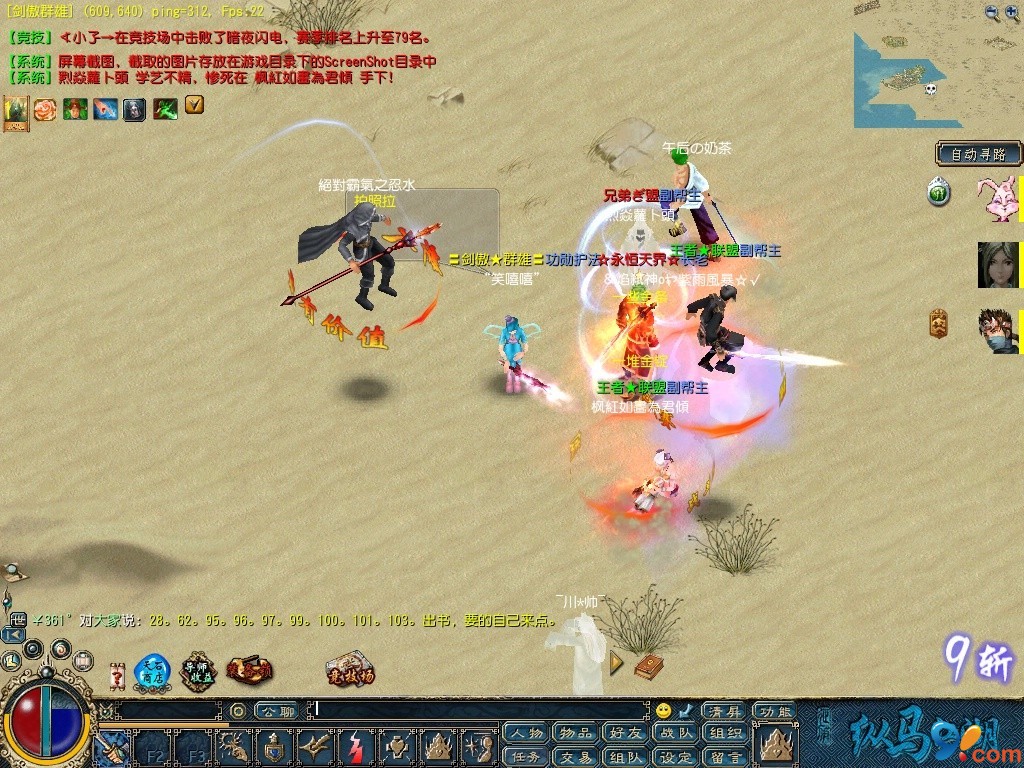
Task: Open the 物品 items inventory
Action: 576,733
